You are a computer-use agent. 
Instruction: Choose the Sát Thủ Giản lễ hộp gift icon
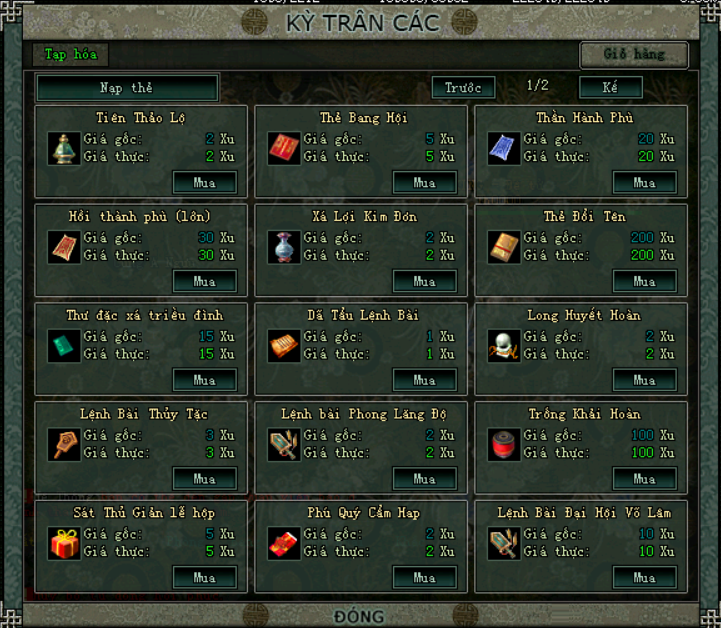64,543
